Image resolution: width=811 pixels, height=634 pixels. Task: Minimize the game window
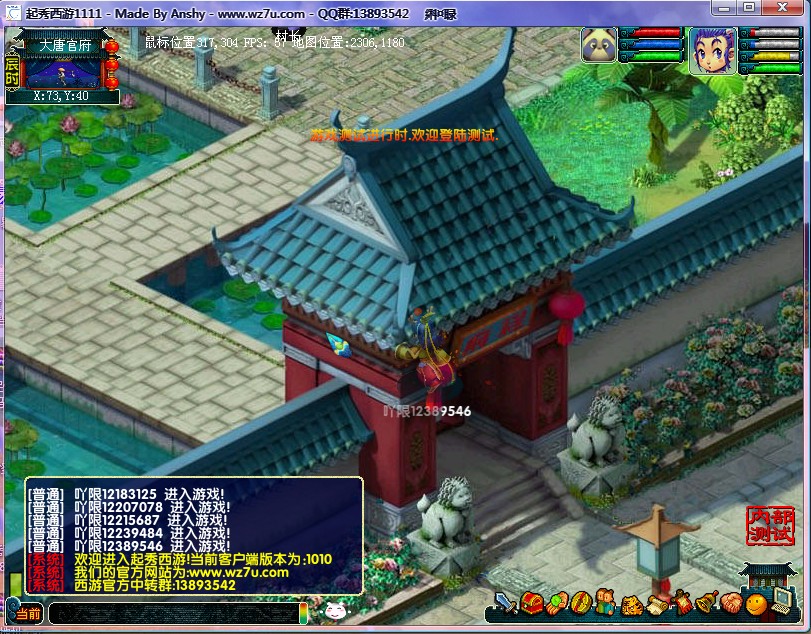pyautogui.click(x=725, y=8)
